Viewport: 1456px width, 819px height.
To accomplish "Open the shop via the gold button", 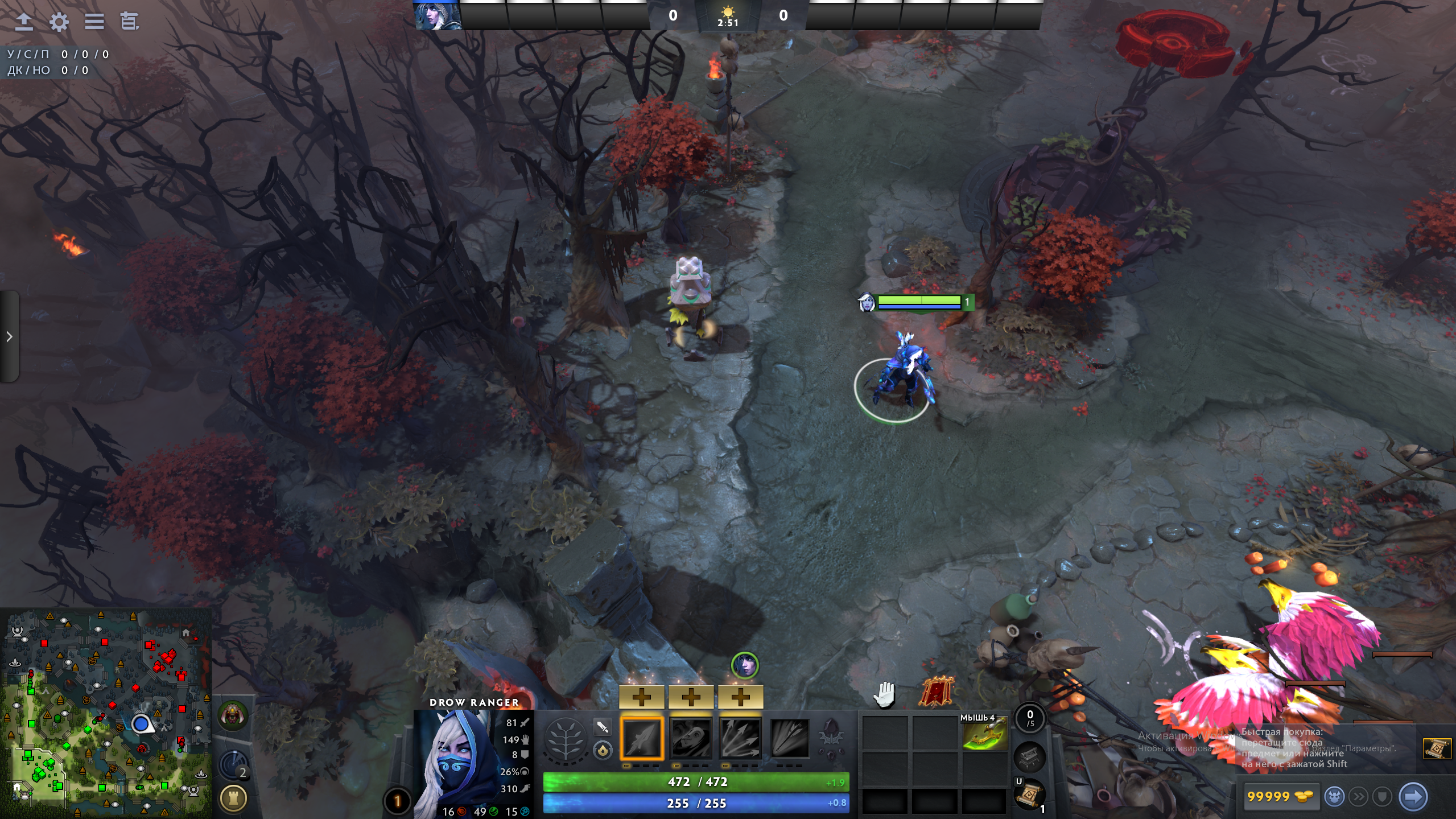I will [x=1279, y=796].
